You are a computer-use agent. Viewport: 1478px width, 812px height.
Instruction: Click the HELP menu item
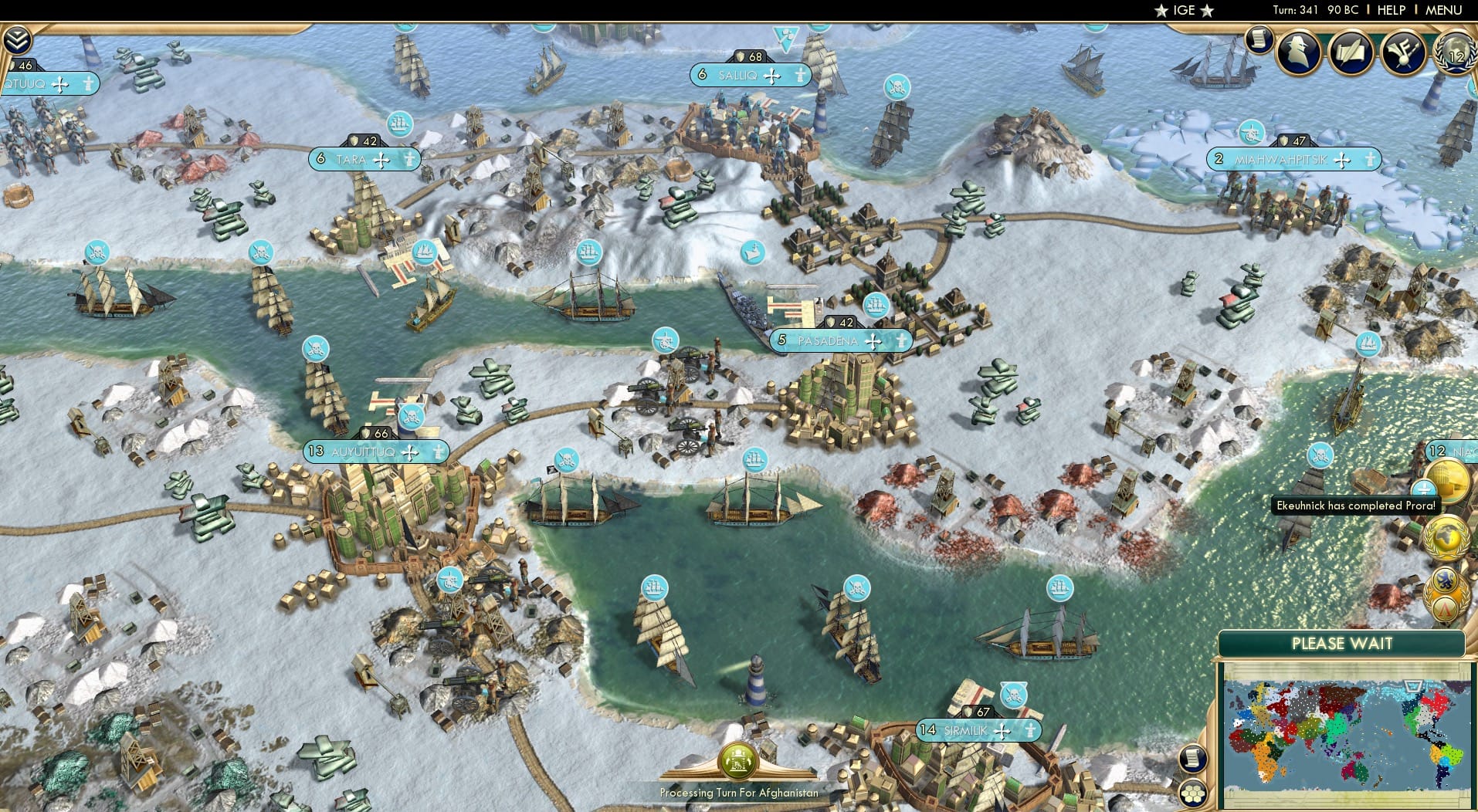click(1391, 10)
